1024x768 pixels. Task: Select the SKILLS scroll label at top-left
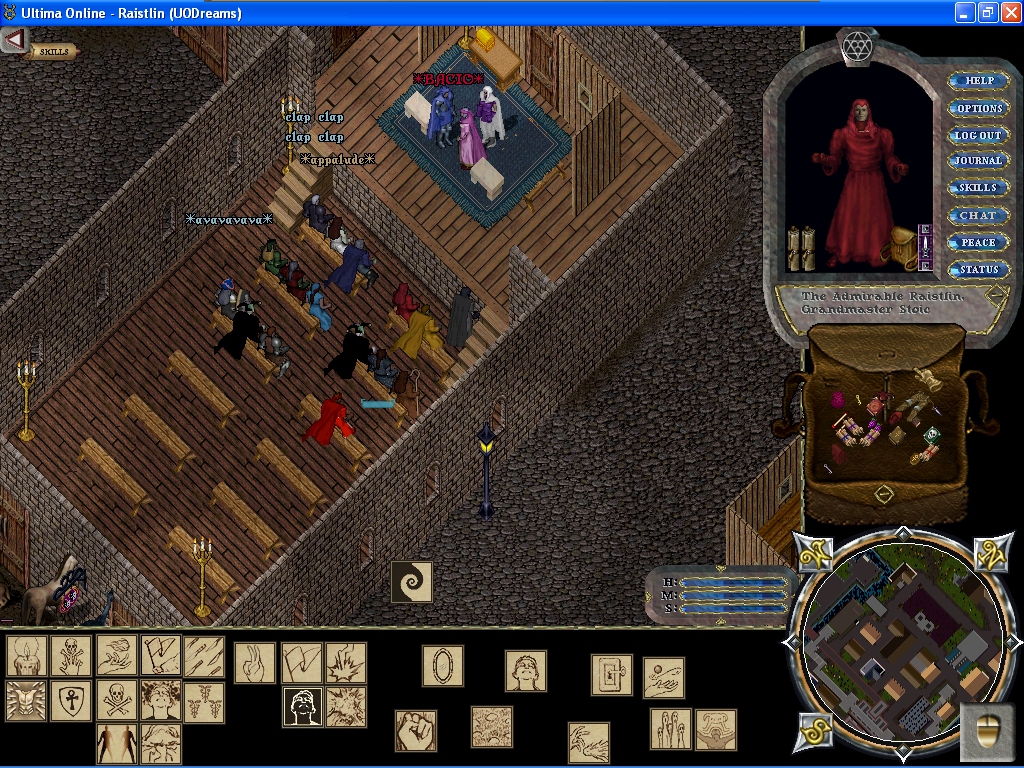[53, 51]
